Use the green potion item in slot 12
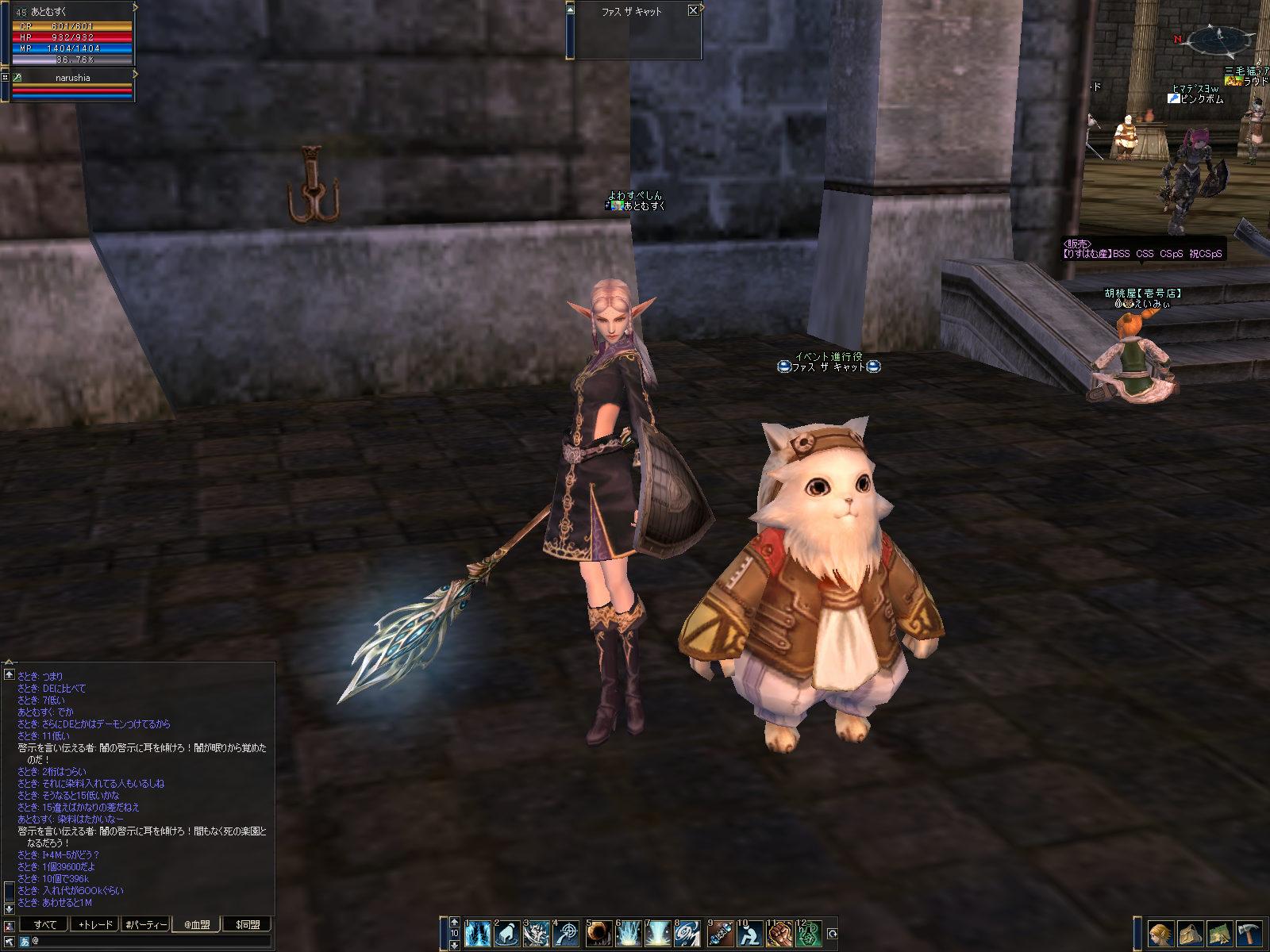The width and height of the screenshot is (1270, 952). (x=808, y=934)
